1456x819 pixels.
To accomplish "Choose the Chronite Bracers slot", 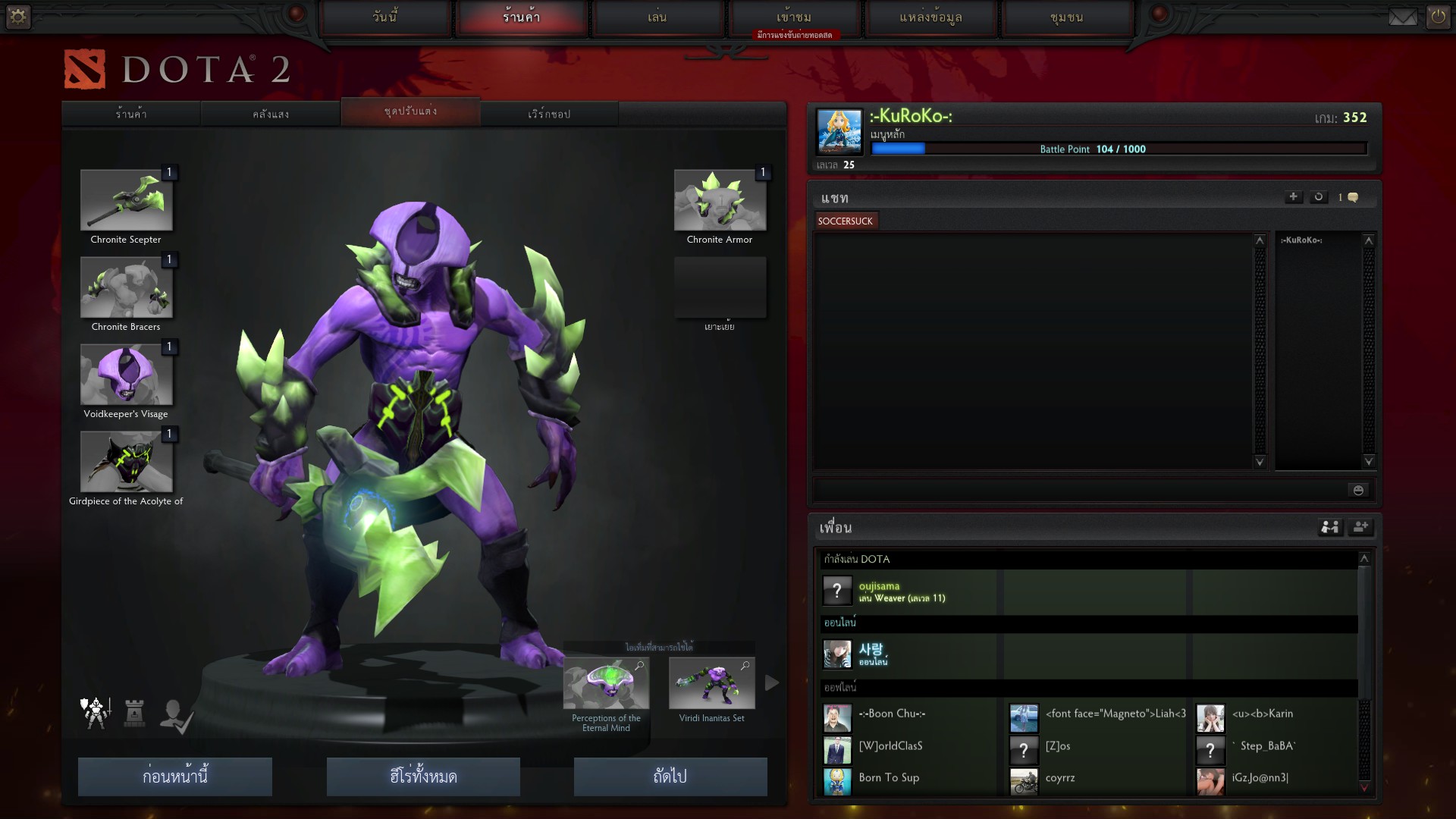I will (x=127, y=287).
